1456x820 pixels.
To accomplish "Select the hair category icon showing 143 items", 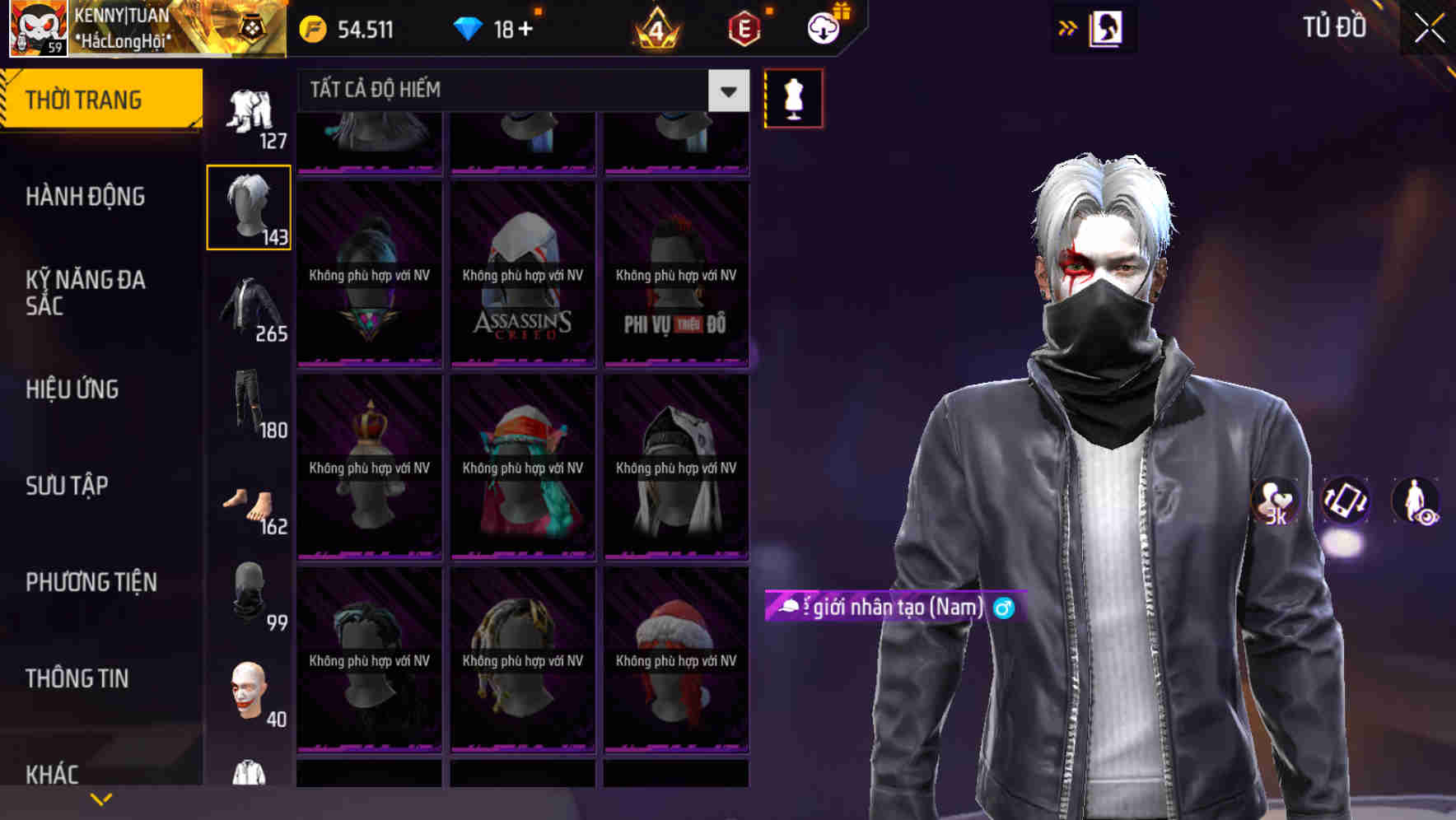I will coord(250,206).
